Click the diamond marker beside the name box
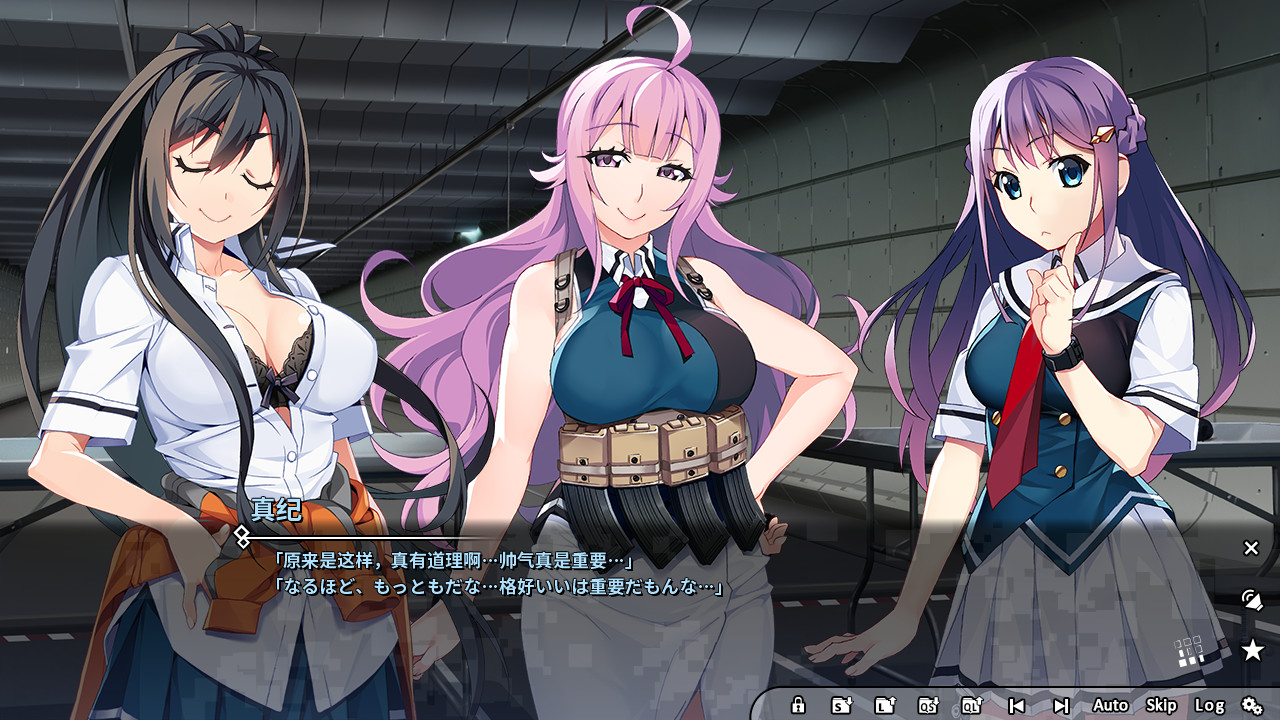This screenshot has height=720, width=1280. pos(240,536)
